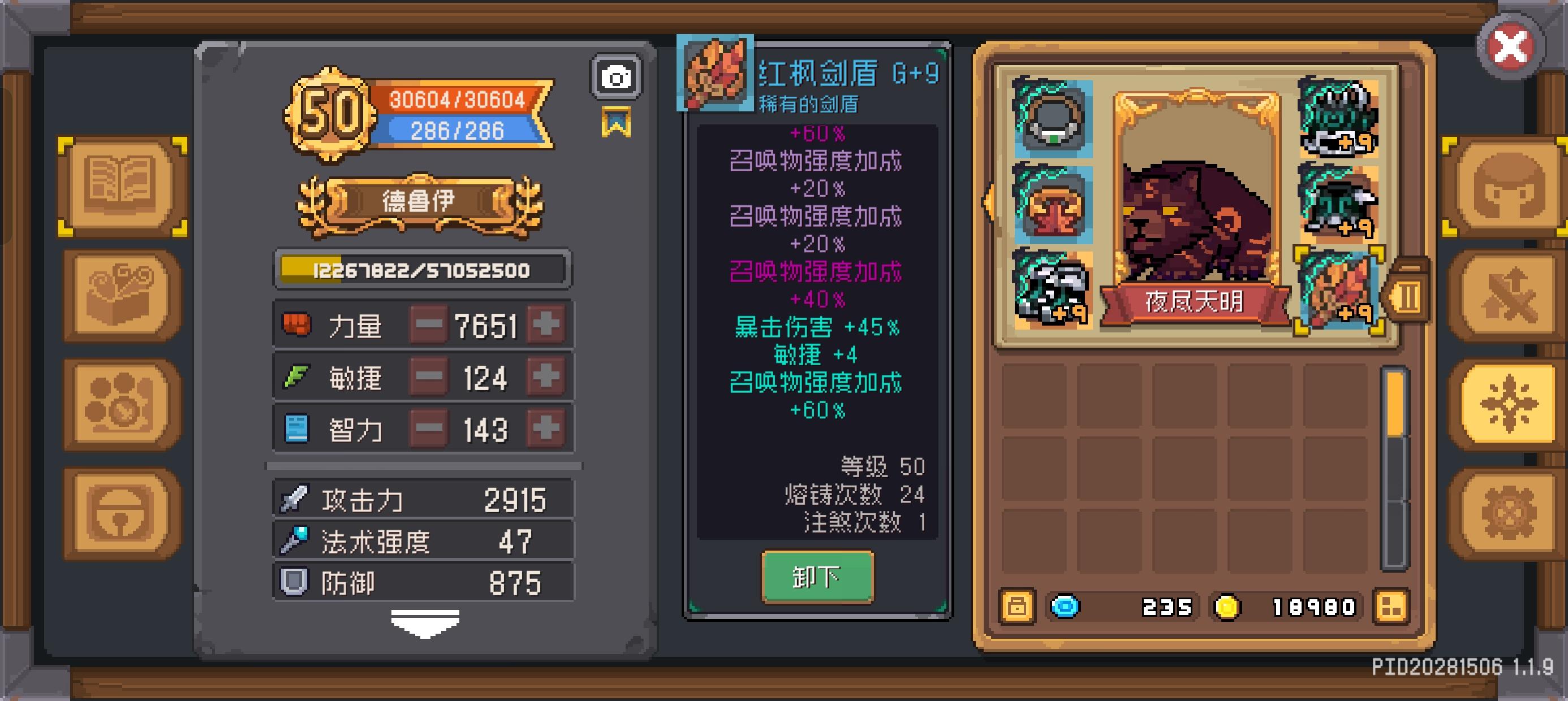The width and height of the screenshot is (1568, 701).
Task: Click the camera screenshot icon
Action: (615, 76)
